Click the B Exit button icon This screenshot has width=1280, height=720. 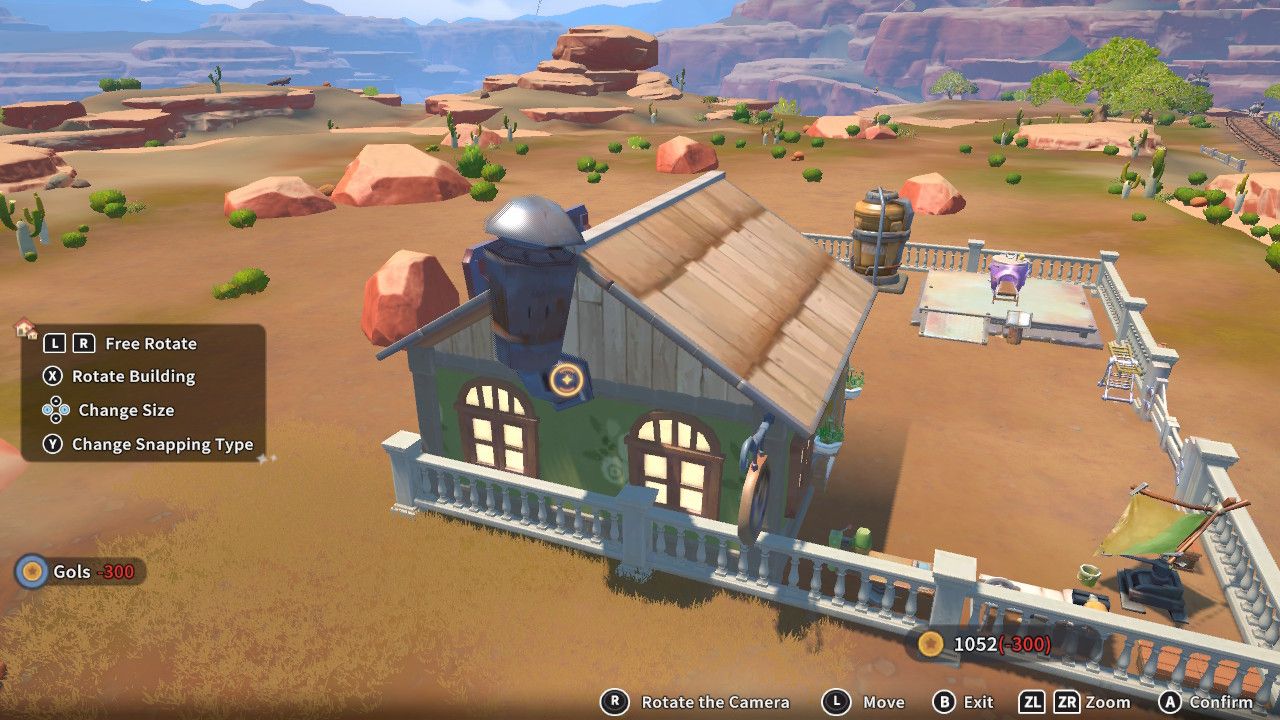(944, 700)
